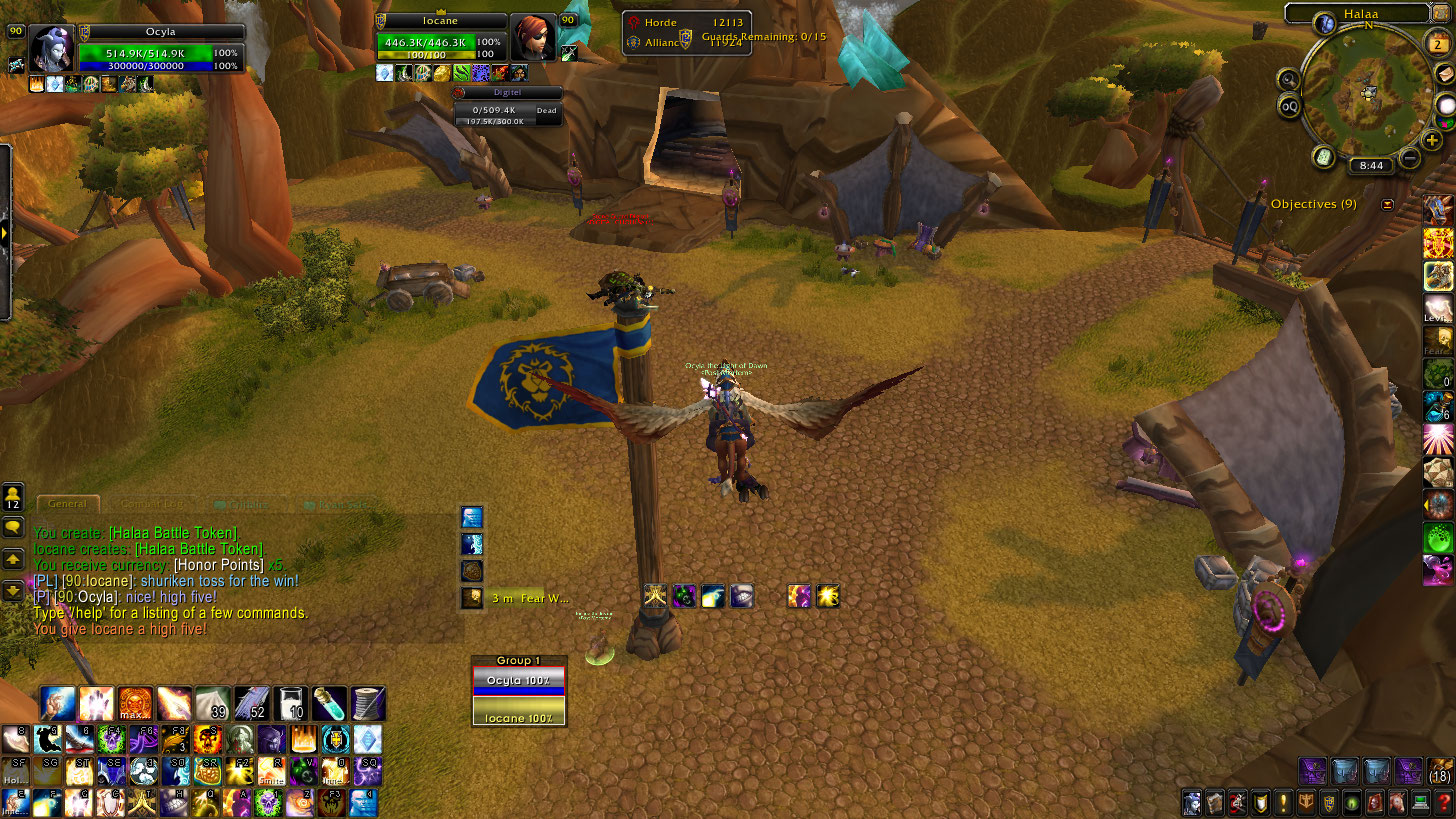1456x819 pixels.
Task: Collapse the Objectives tracker arrow button
Action: click(1387, 205)
